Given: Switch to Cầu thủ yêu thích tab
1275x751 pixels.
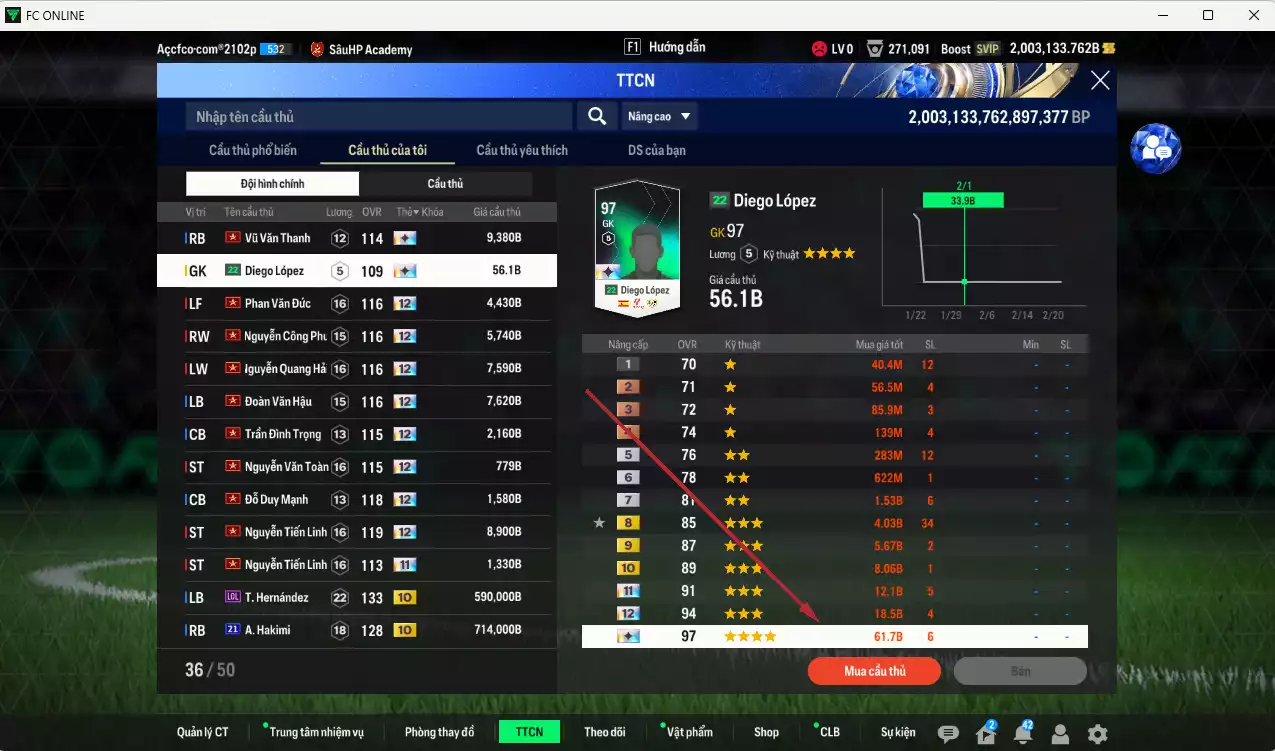Looking at the screenshot, I should 522,150.
